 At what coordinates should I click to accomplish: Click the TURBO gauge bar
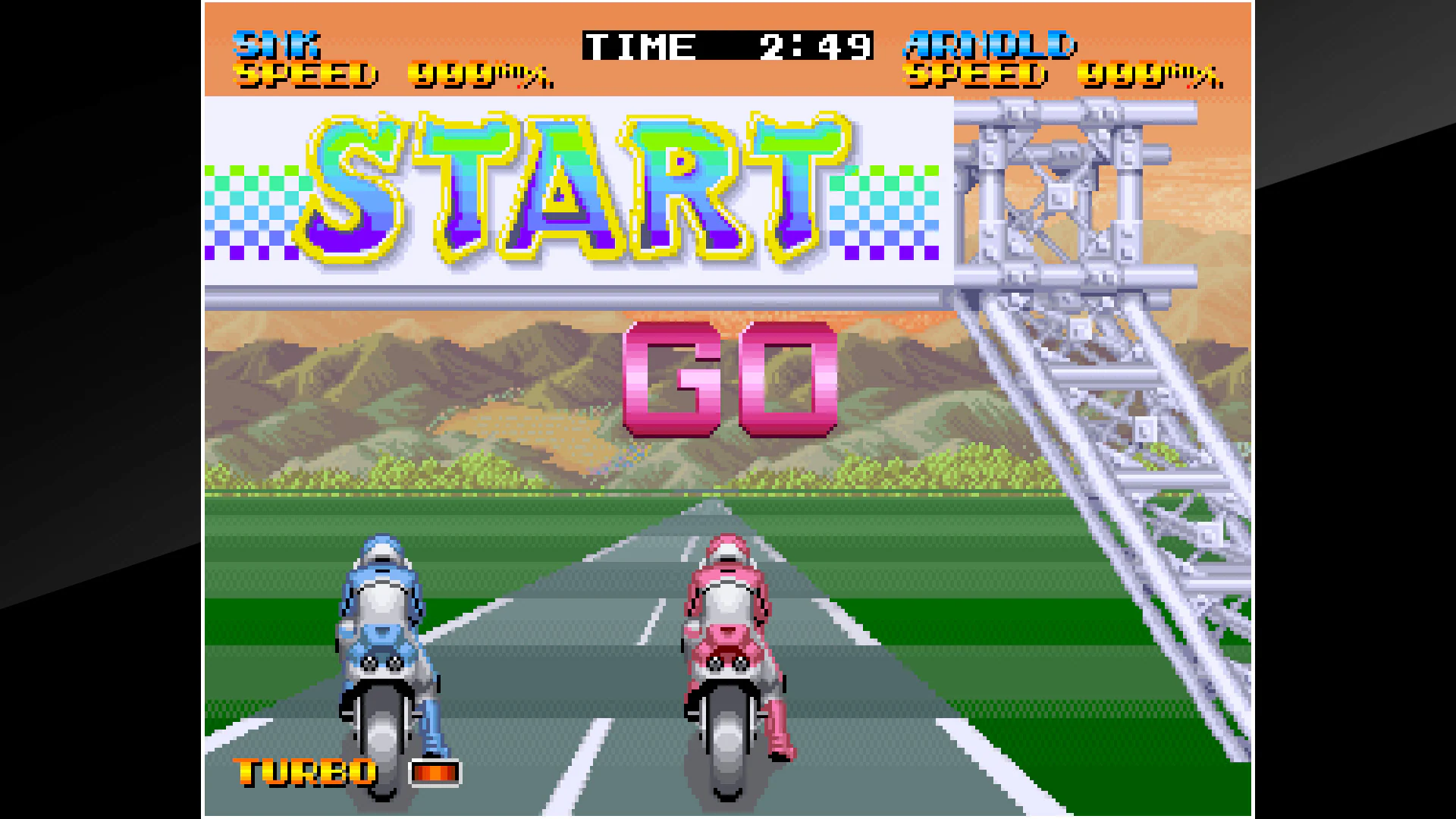tap(435, 773)
